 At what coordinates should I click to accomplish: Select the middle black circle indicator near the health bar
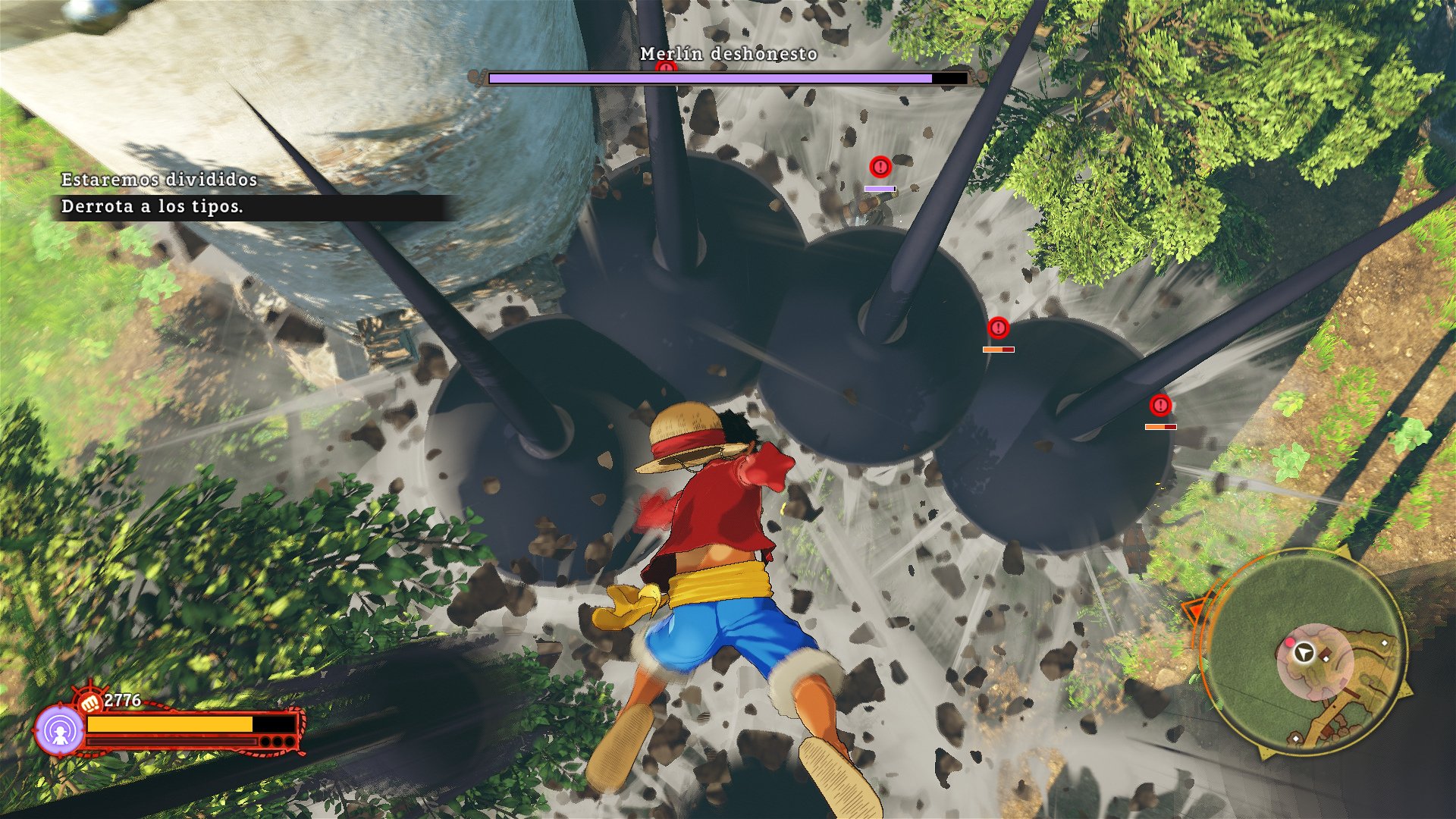(278, 742)
